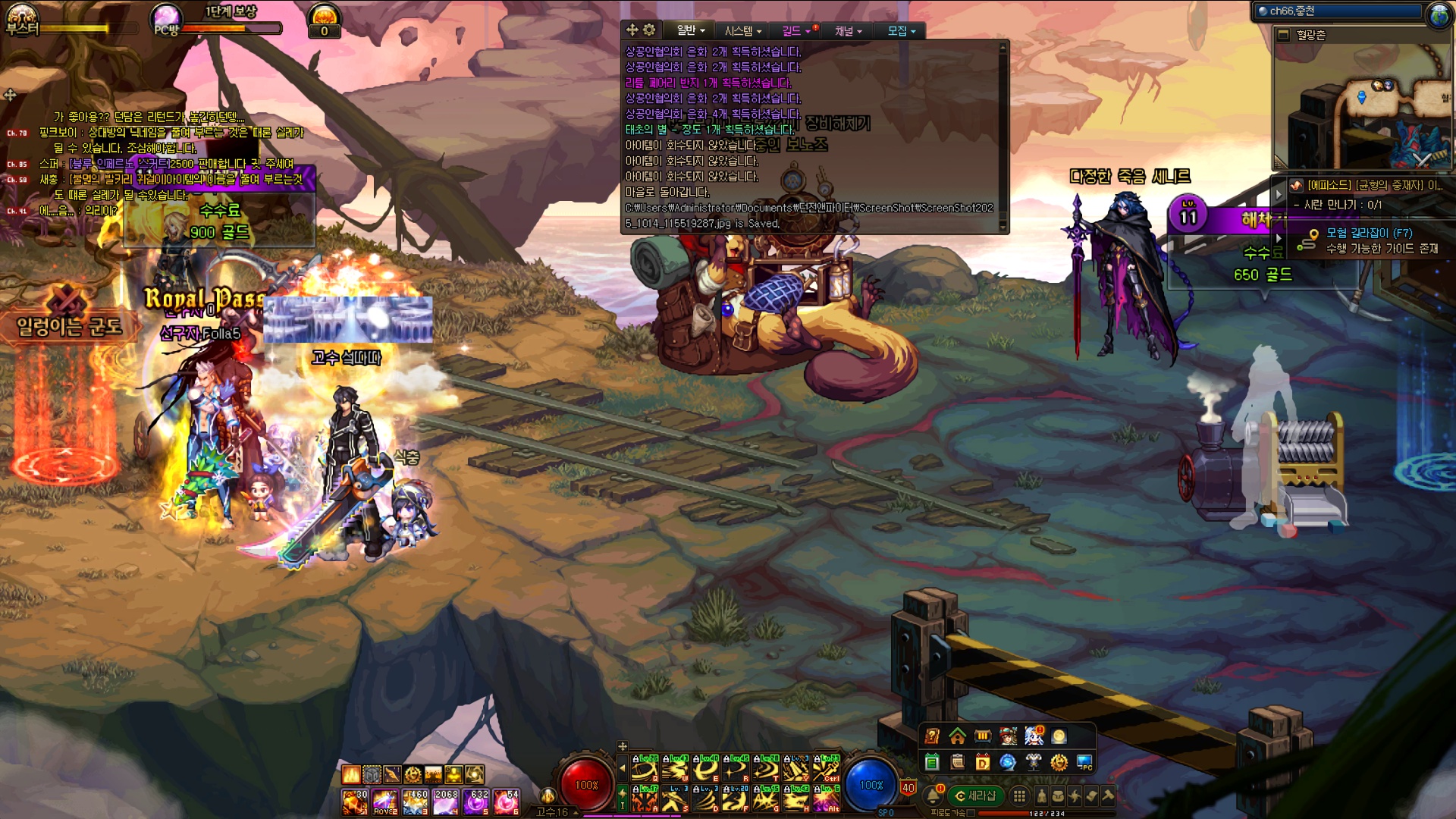
Task: Click the 혈랑촌 minimap
Action: click(x=1363, y=106)
